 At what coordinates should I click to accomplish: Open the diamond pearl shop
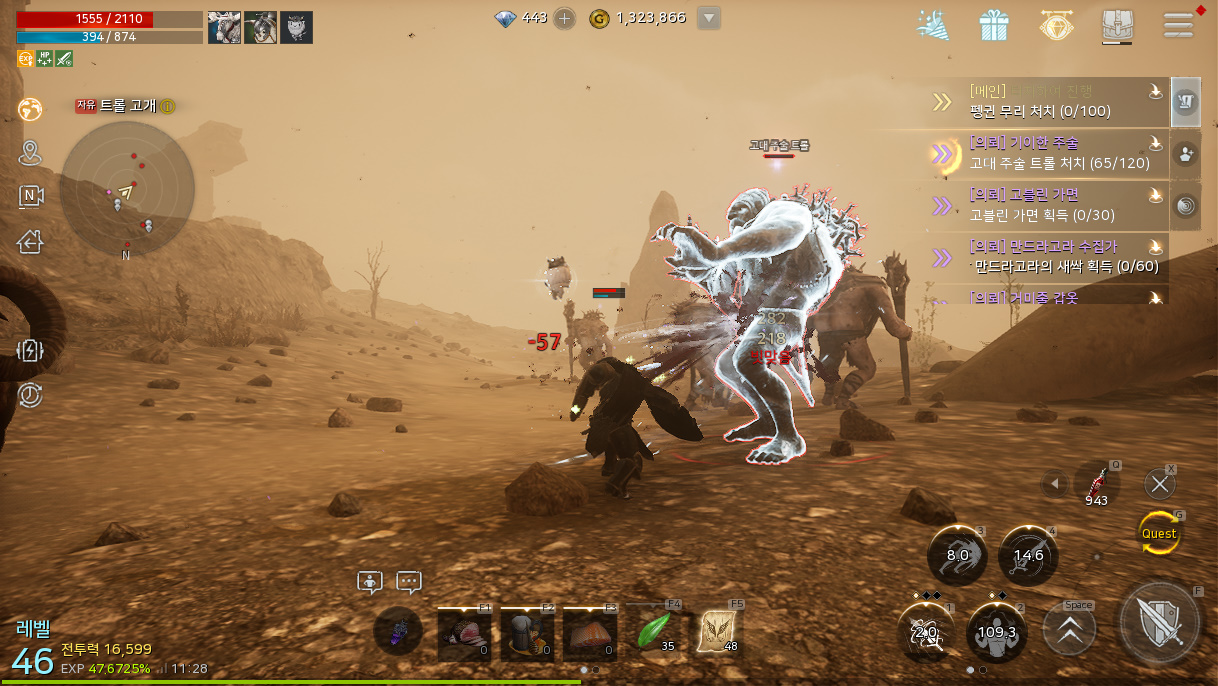click(x=1055, y=25)
